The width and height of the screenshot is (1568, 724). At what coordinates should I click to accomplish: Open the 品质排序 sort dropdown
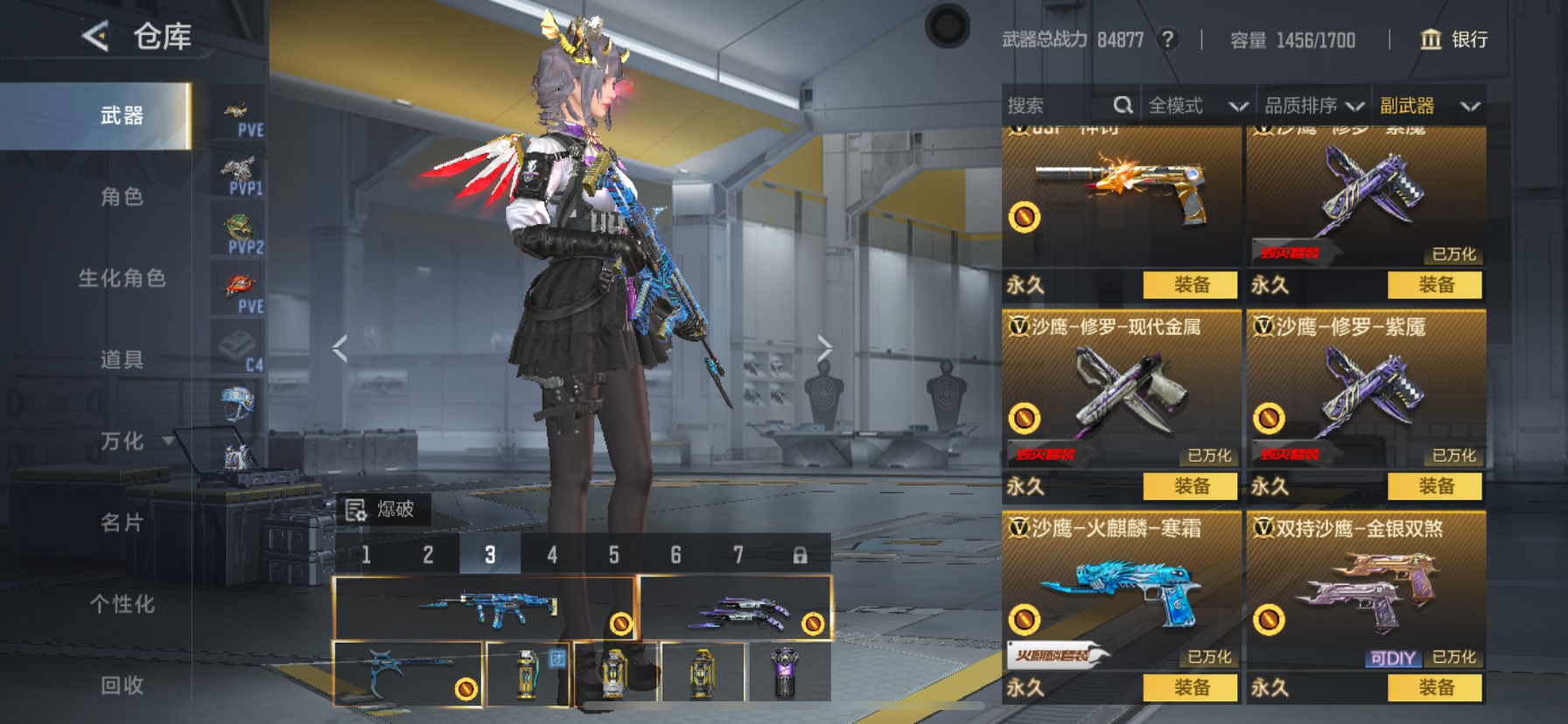[1313, 106]
